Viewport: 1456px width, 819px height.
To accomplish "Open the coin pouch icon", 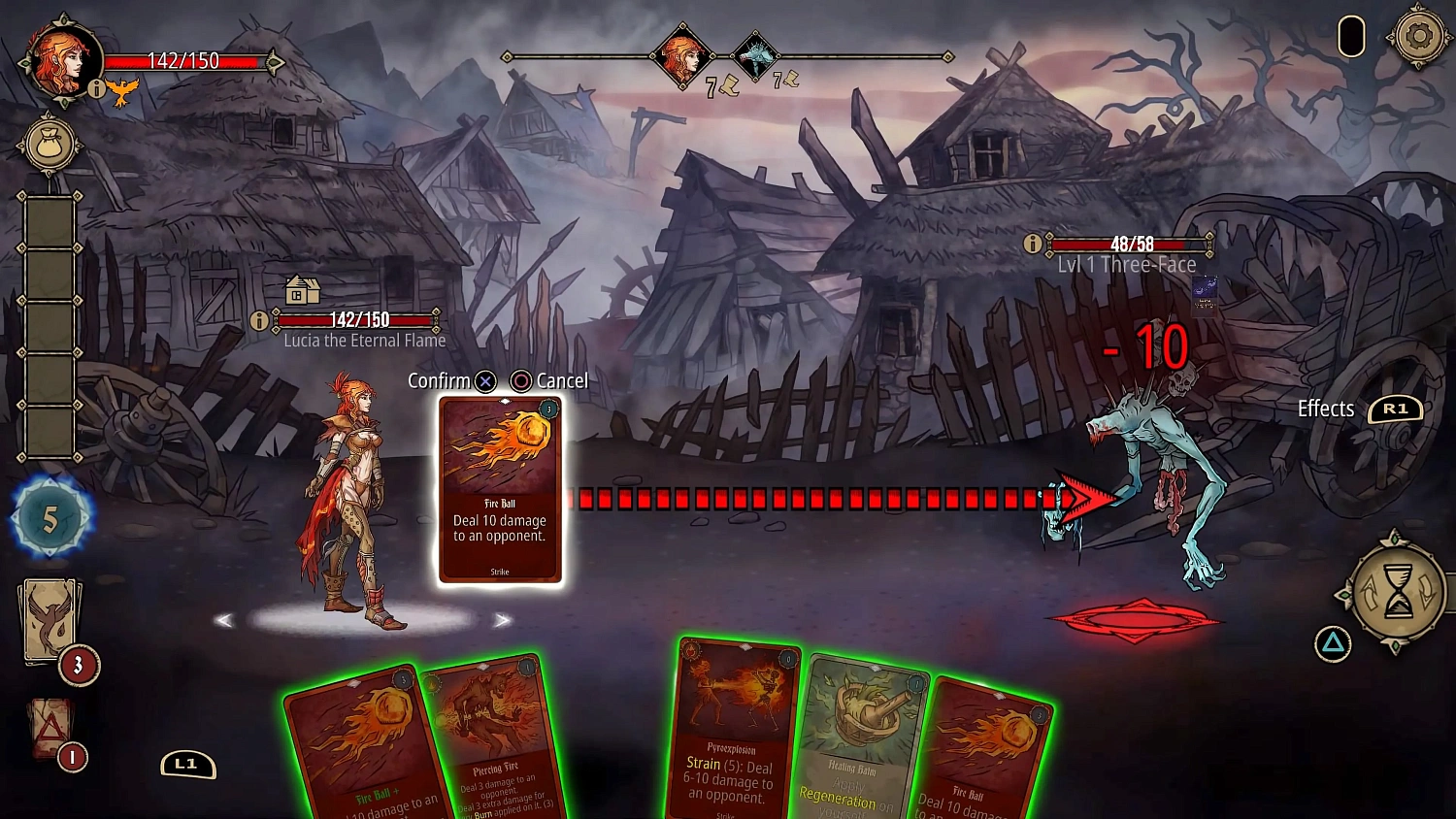I will (50, 144).
